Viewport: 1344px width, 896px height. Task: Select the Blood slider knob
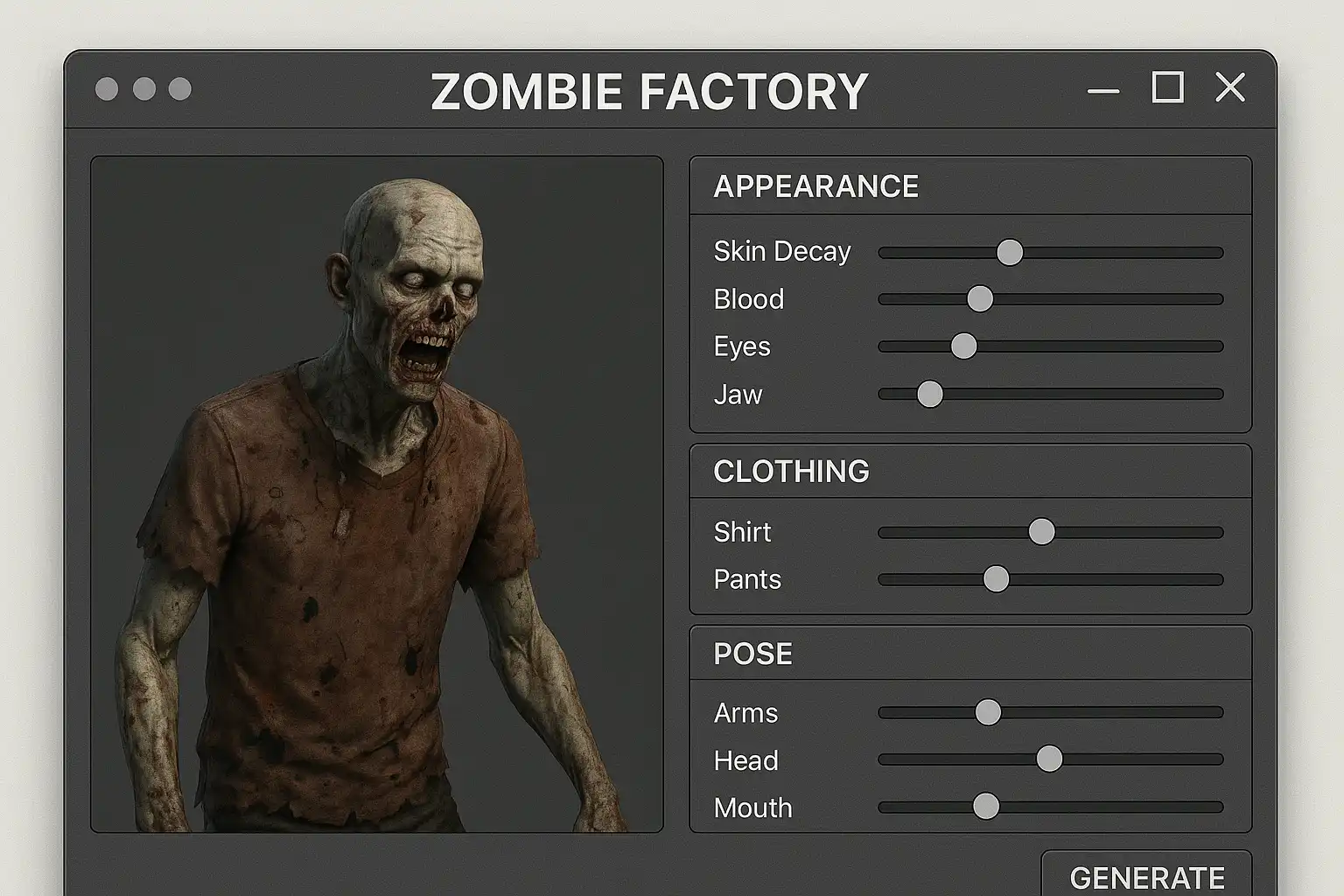tap(980, 299)
